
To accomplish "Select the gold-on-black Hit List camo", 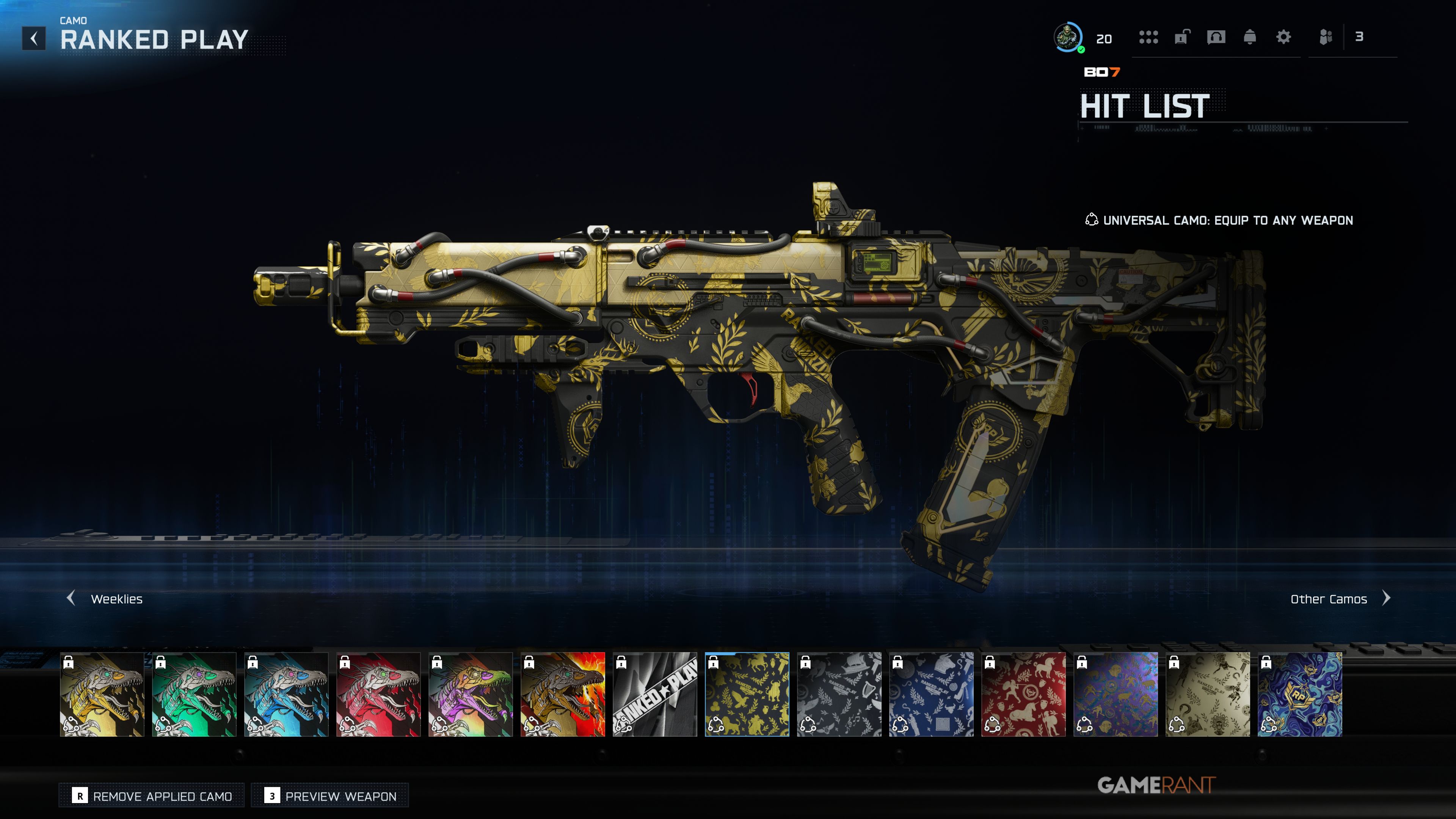I will (x=747, y=694).
